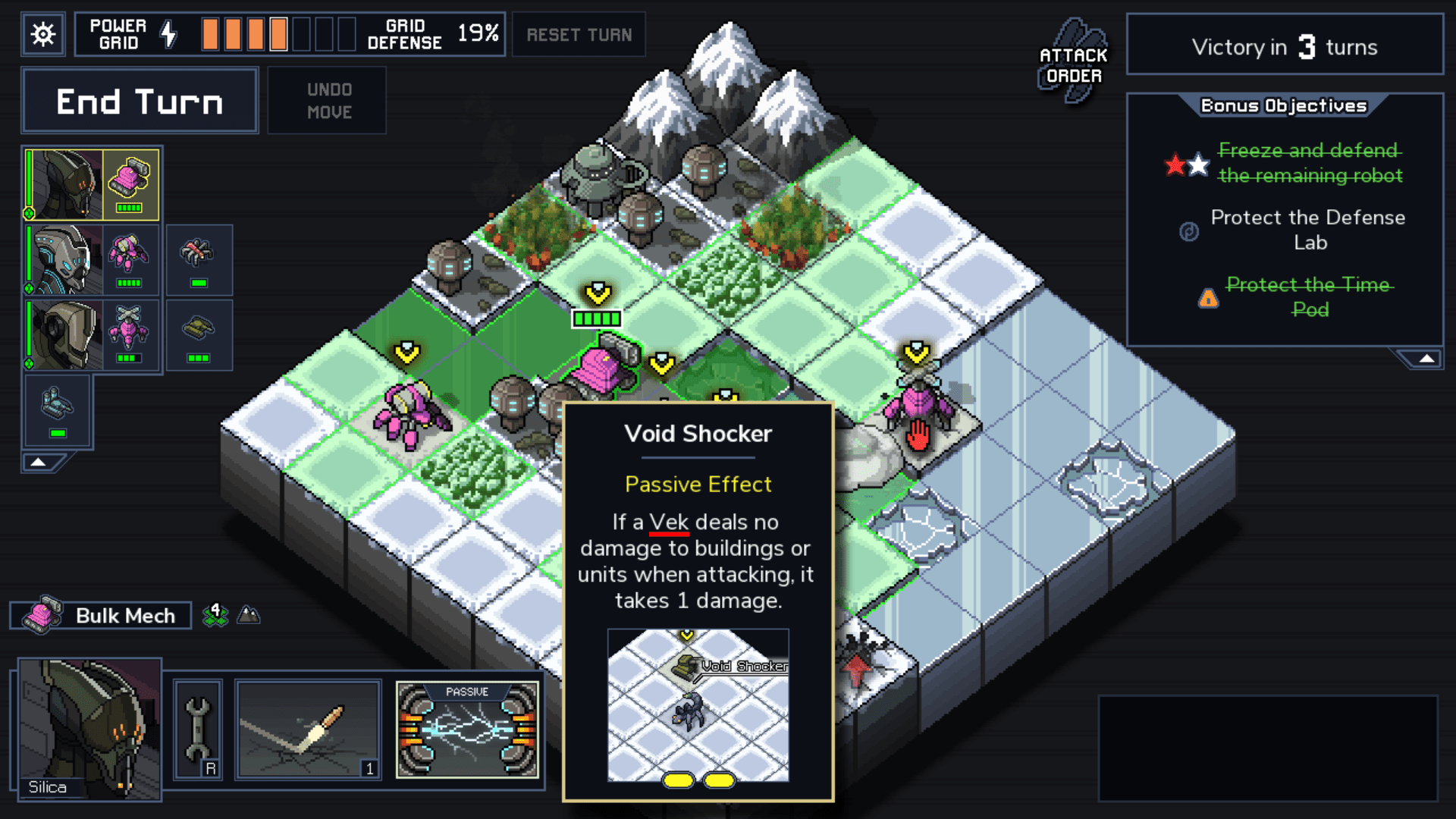Collapse the mech list with the arrow
This screenshot has width=1456, height=819.
[39, 460]
